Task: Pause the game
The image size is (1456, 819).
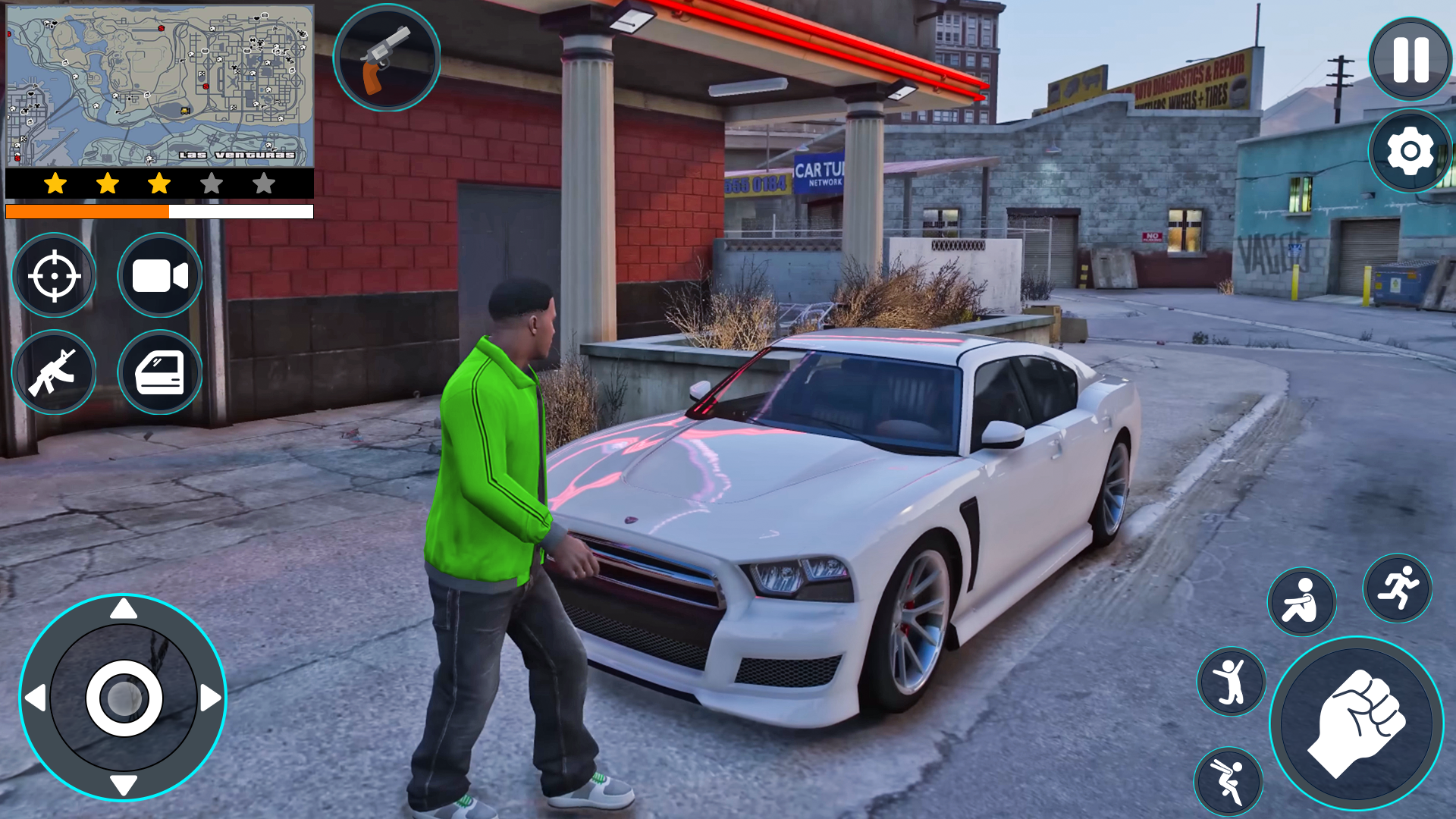Action: pos(1408,57)
